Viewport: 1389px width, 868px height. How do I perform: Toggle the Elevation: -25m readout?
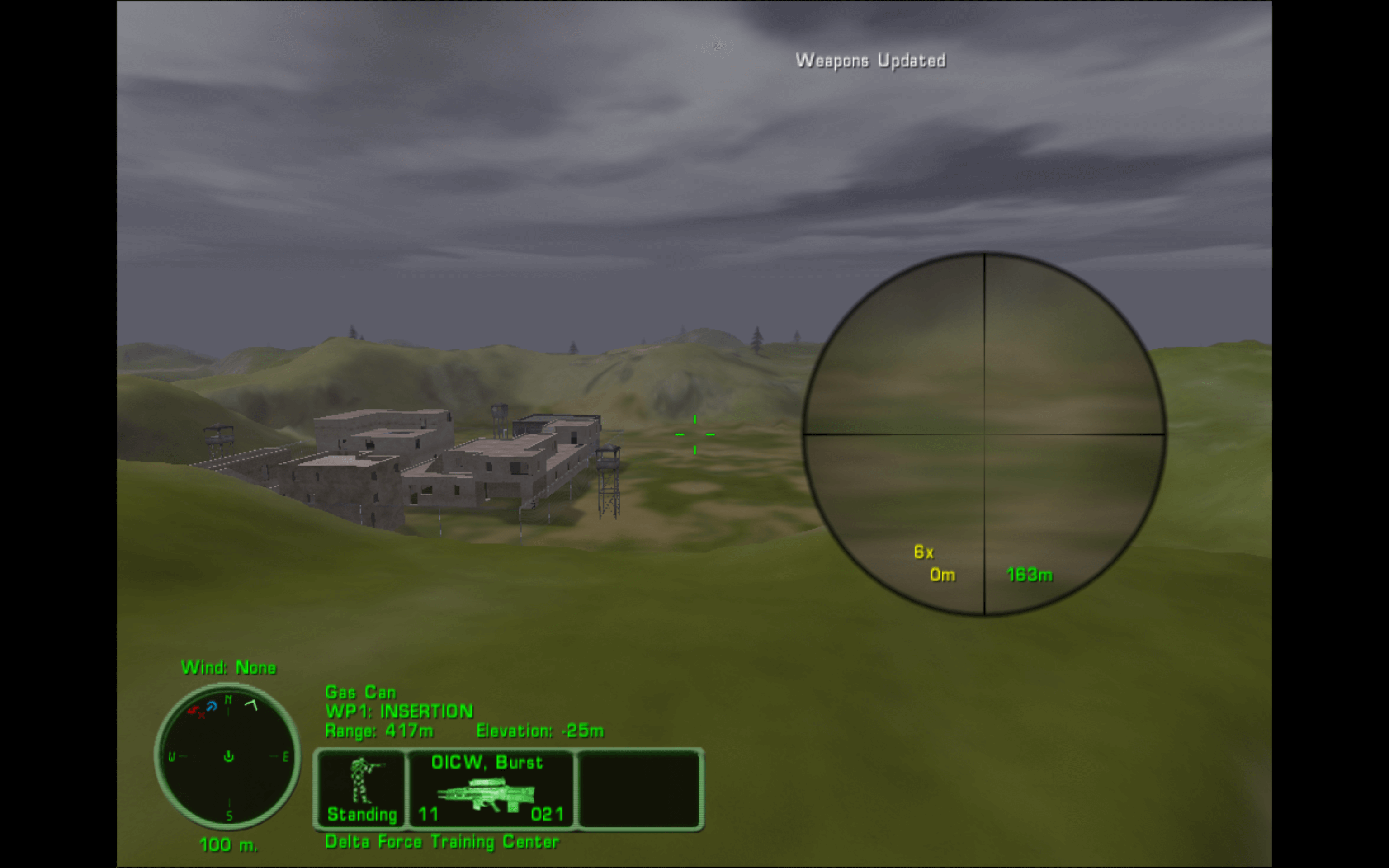pyautogui.click(x=539, y=731)
